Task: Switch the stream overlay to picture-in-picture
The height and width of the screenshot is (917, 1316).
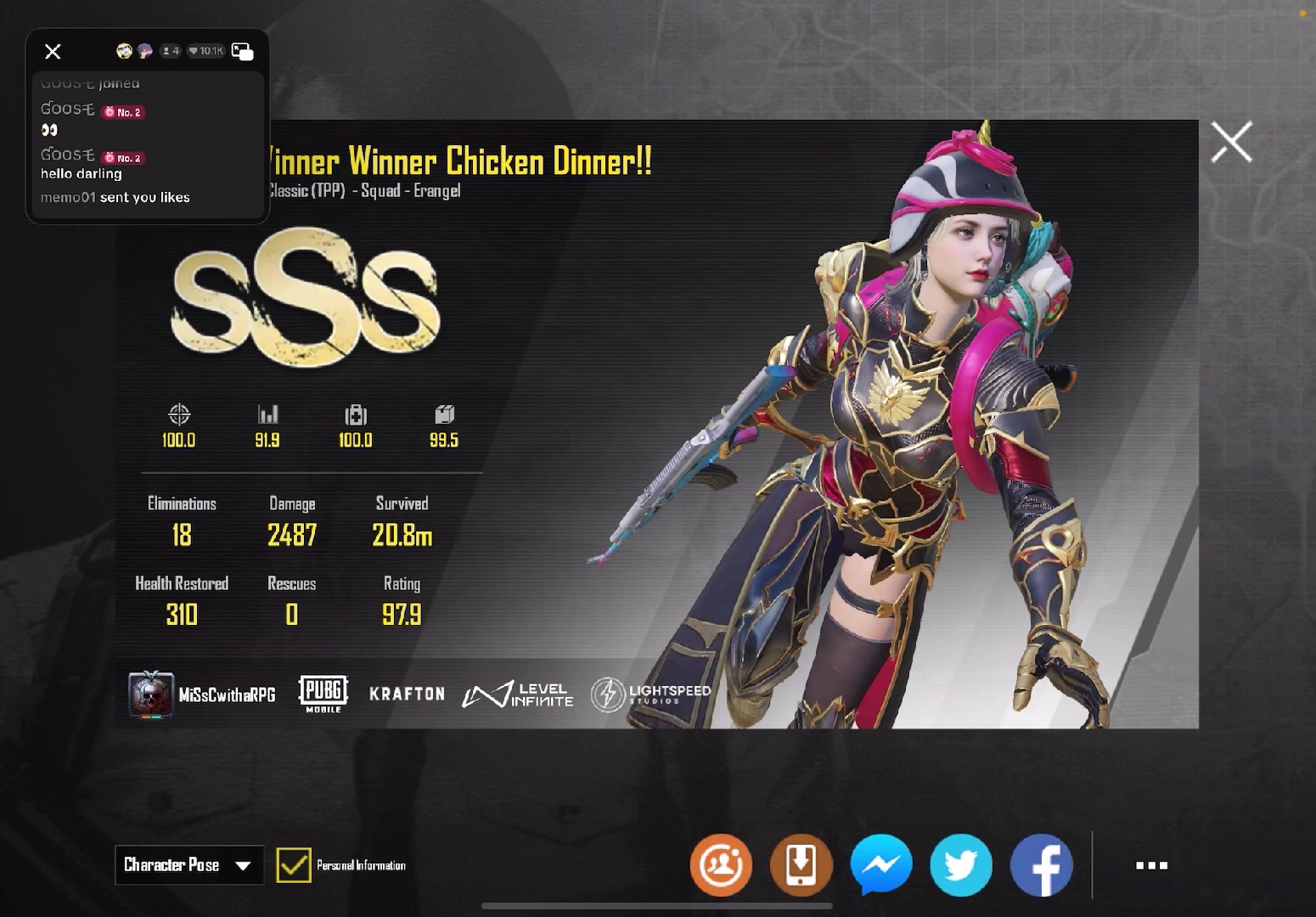Action: click(242, 52)
